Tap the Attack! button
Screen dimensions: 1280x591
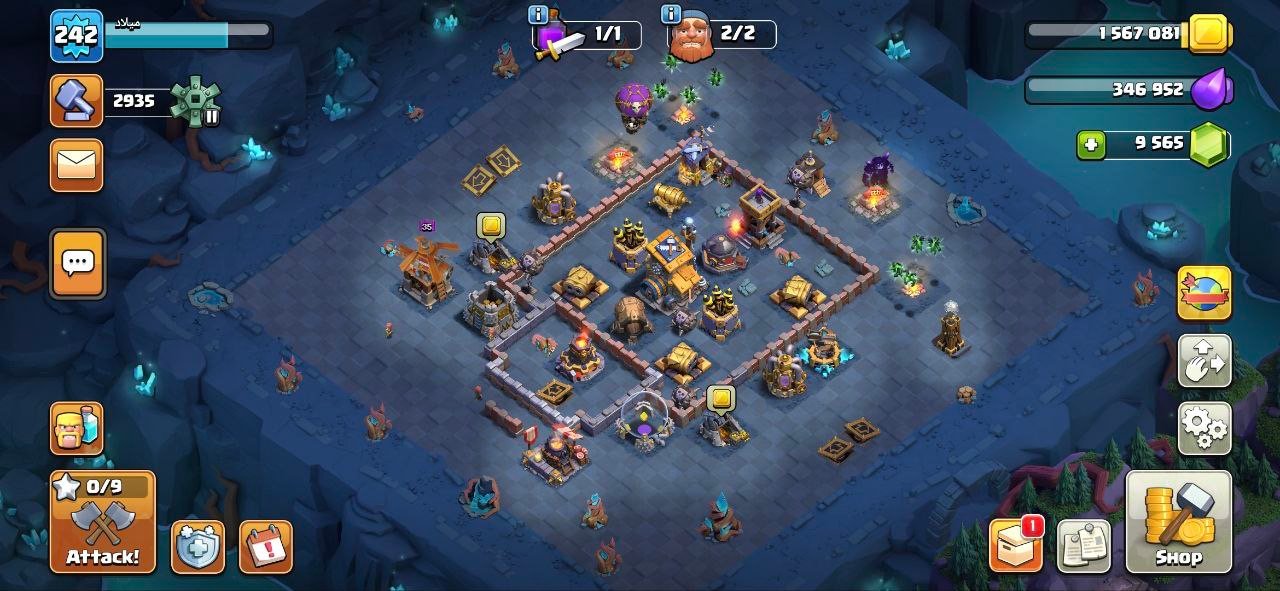pos(103,521)
